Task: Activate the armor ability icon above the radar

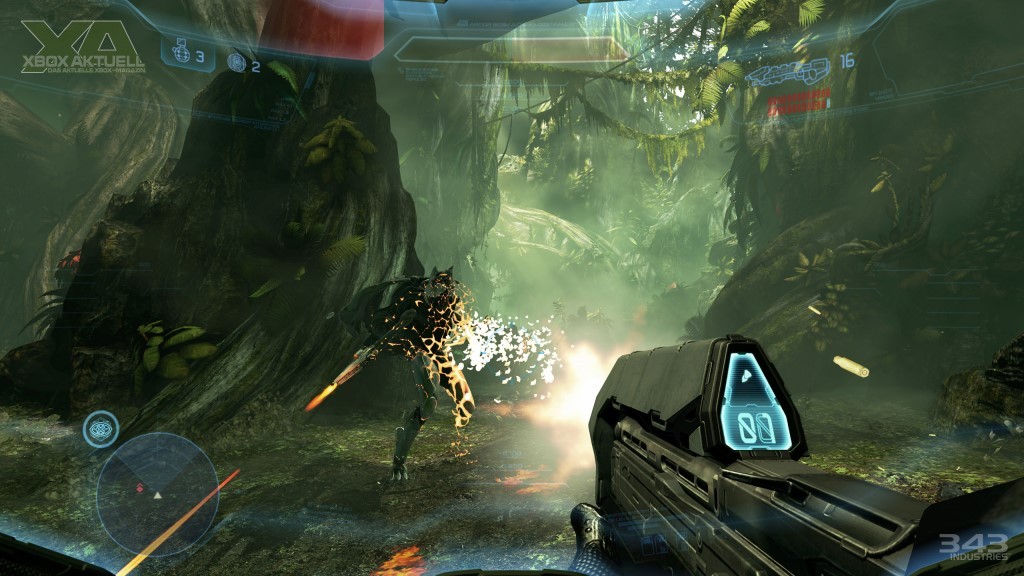Action: pyautogui.click(x=101, y=429)
